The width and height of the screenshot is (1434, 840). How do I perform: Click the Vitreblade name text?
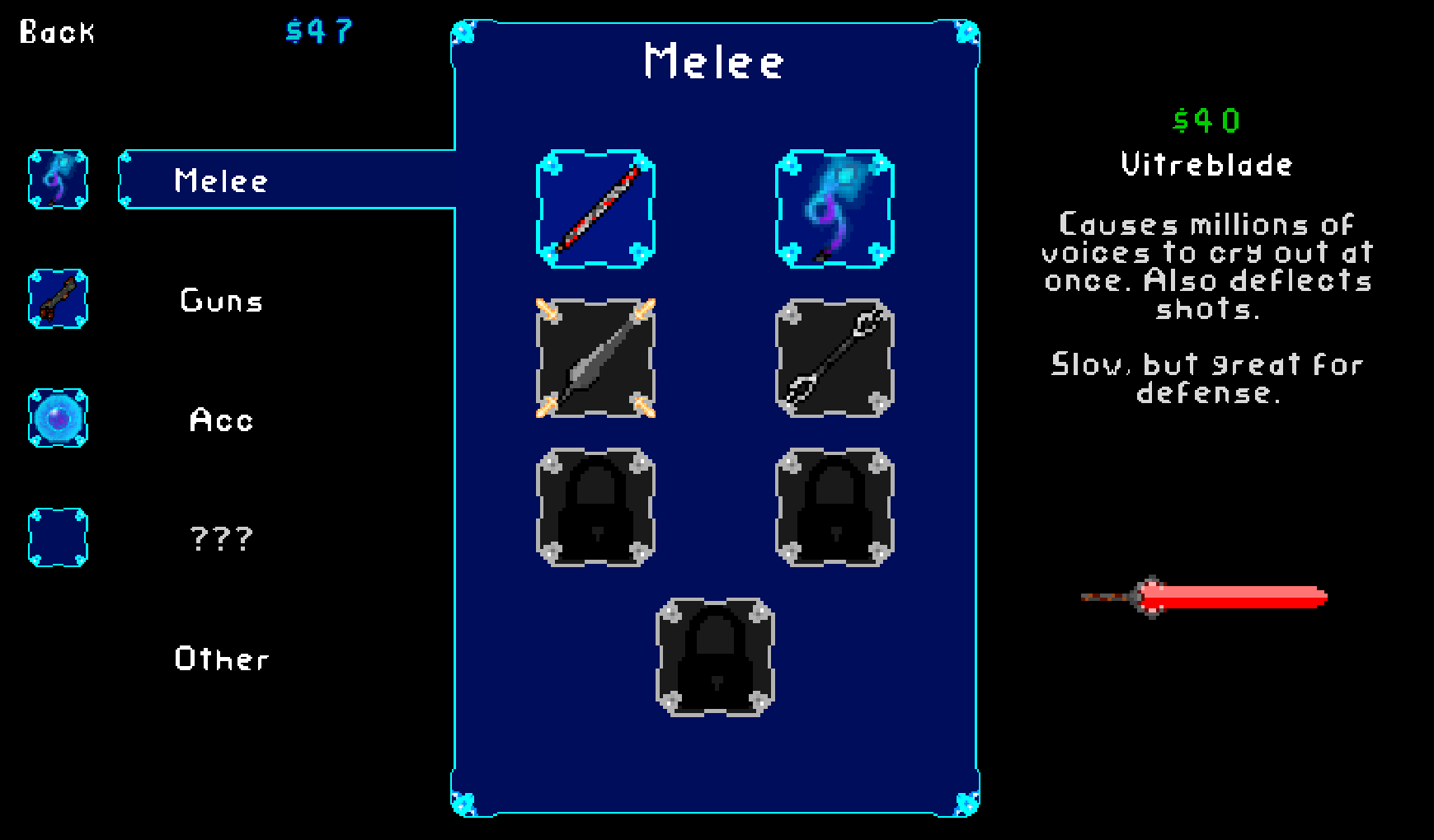(1206, 164)
